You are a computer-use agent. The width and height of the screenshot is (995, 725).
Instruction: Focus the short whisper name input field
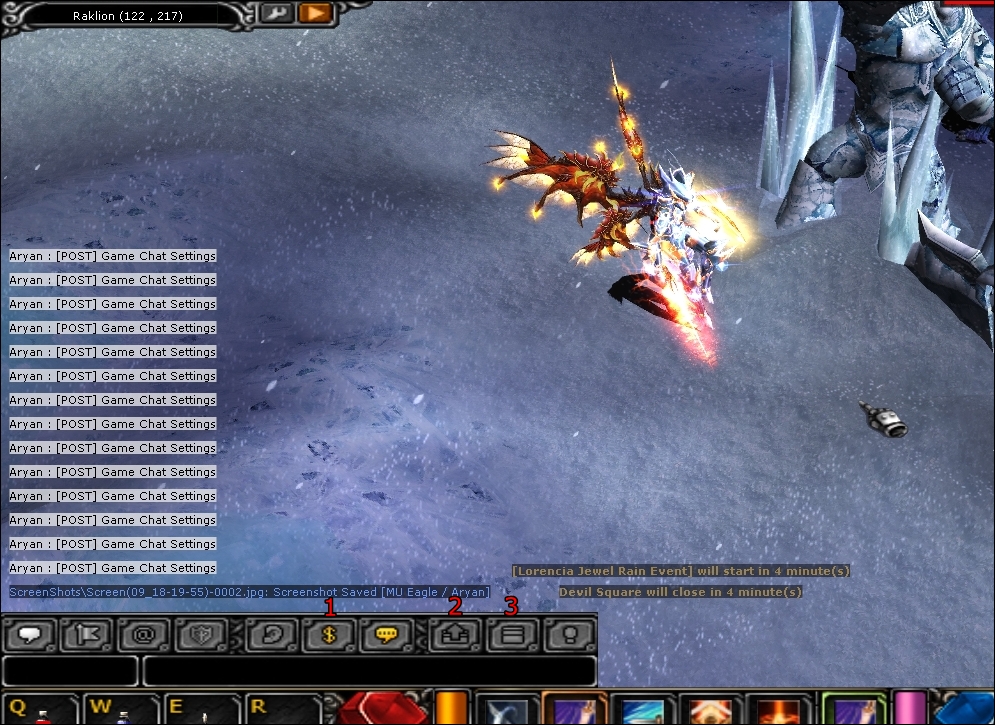(x=70, y=671)
